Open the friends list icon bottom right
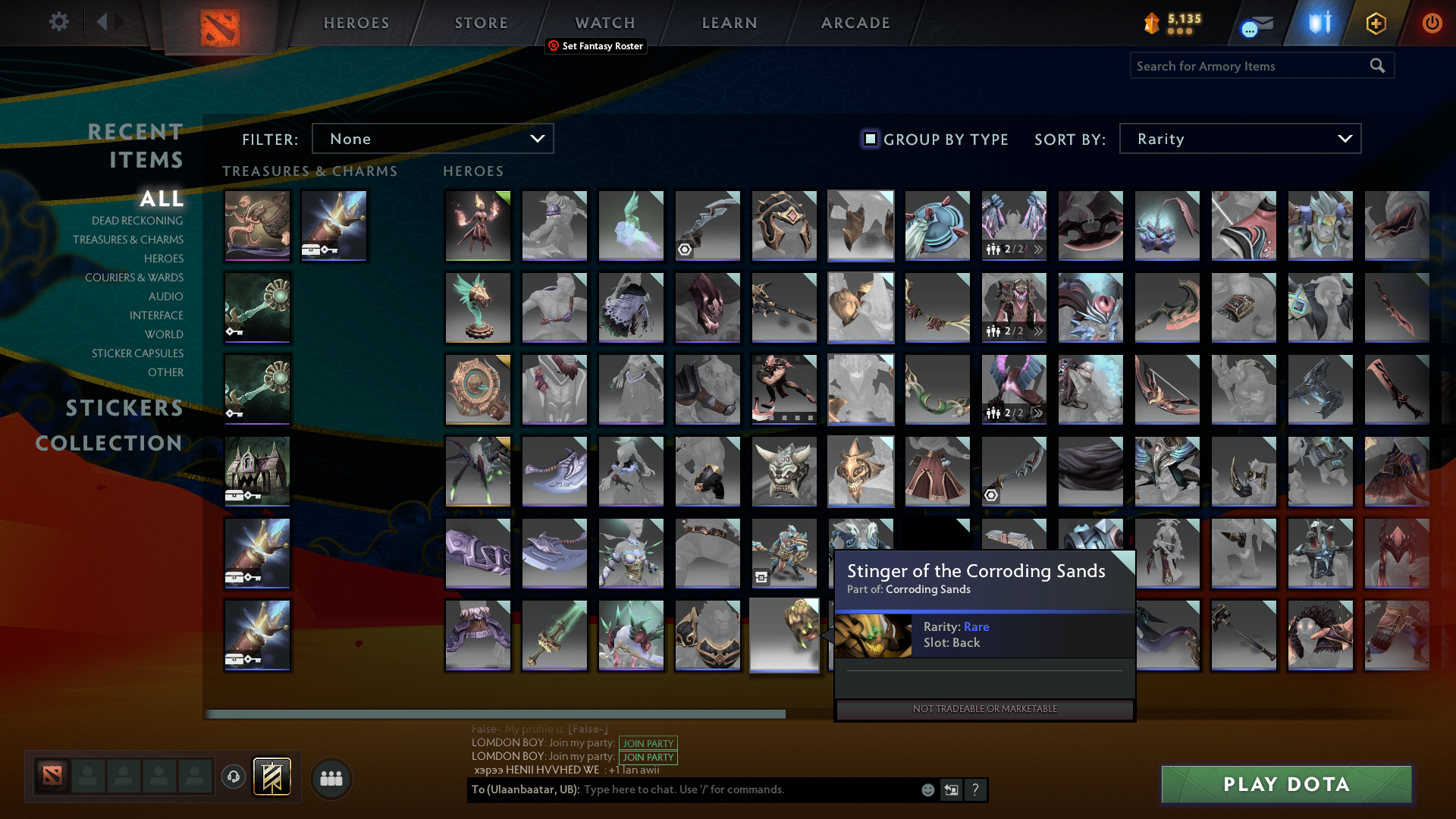 click(x=331, y=778)
